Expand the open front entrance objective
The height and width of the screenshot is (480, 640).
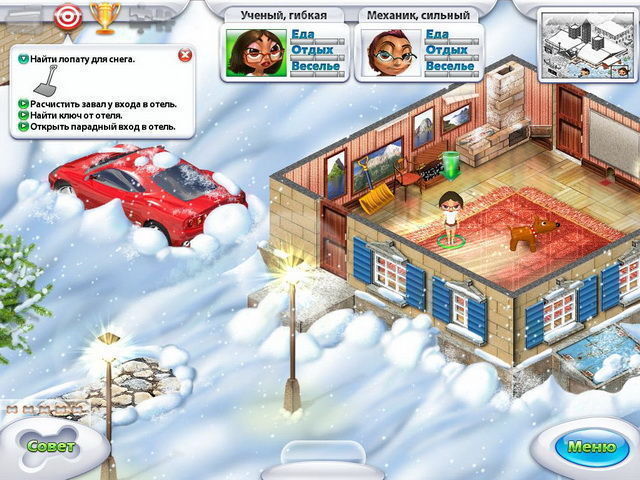tap(22, 127)
